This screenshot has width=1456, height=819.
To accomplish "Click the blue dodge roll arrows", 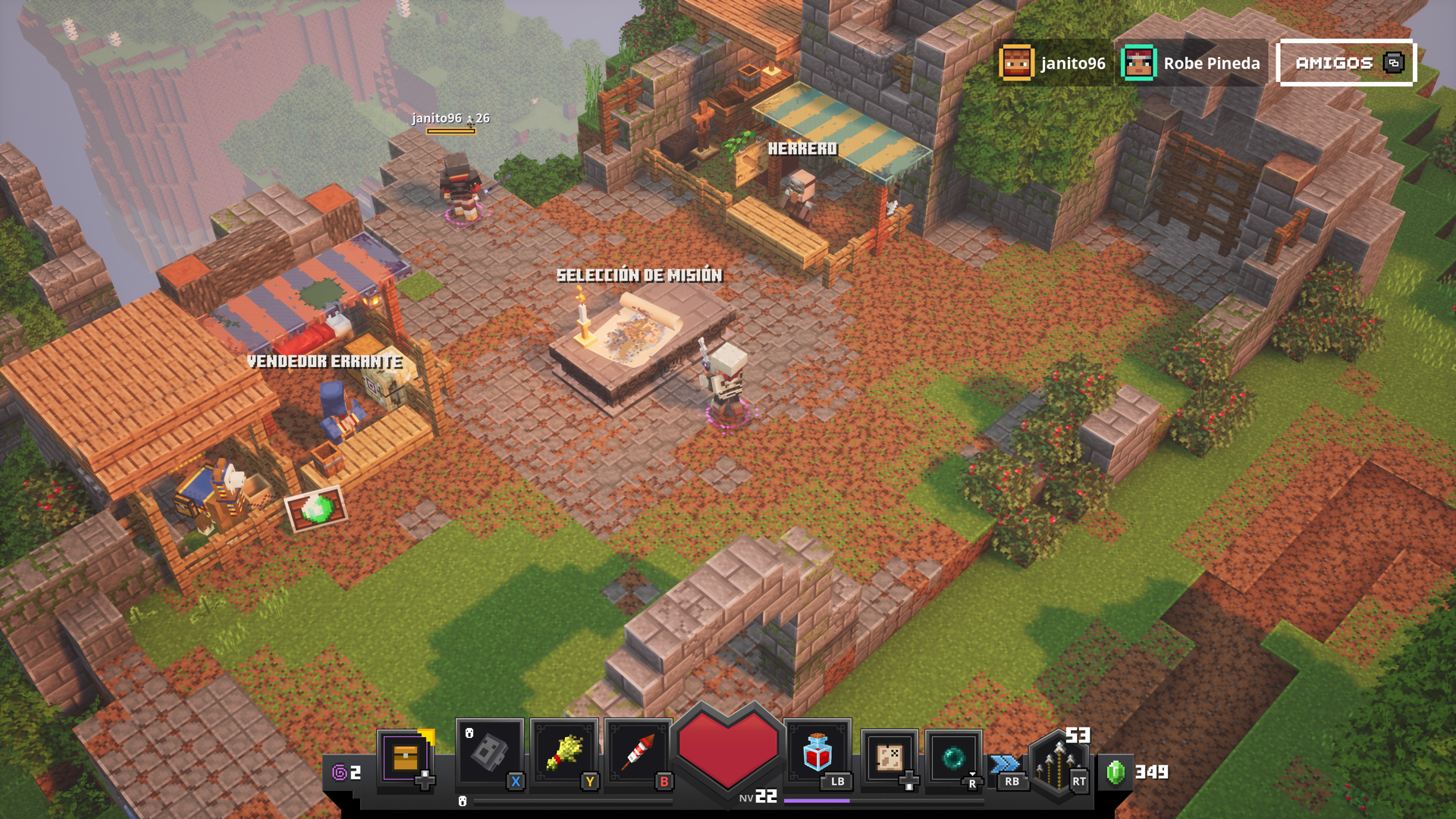I will pos(1006,763).
